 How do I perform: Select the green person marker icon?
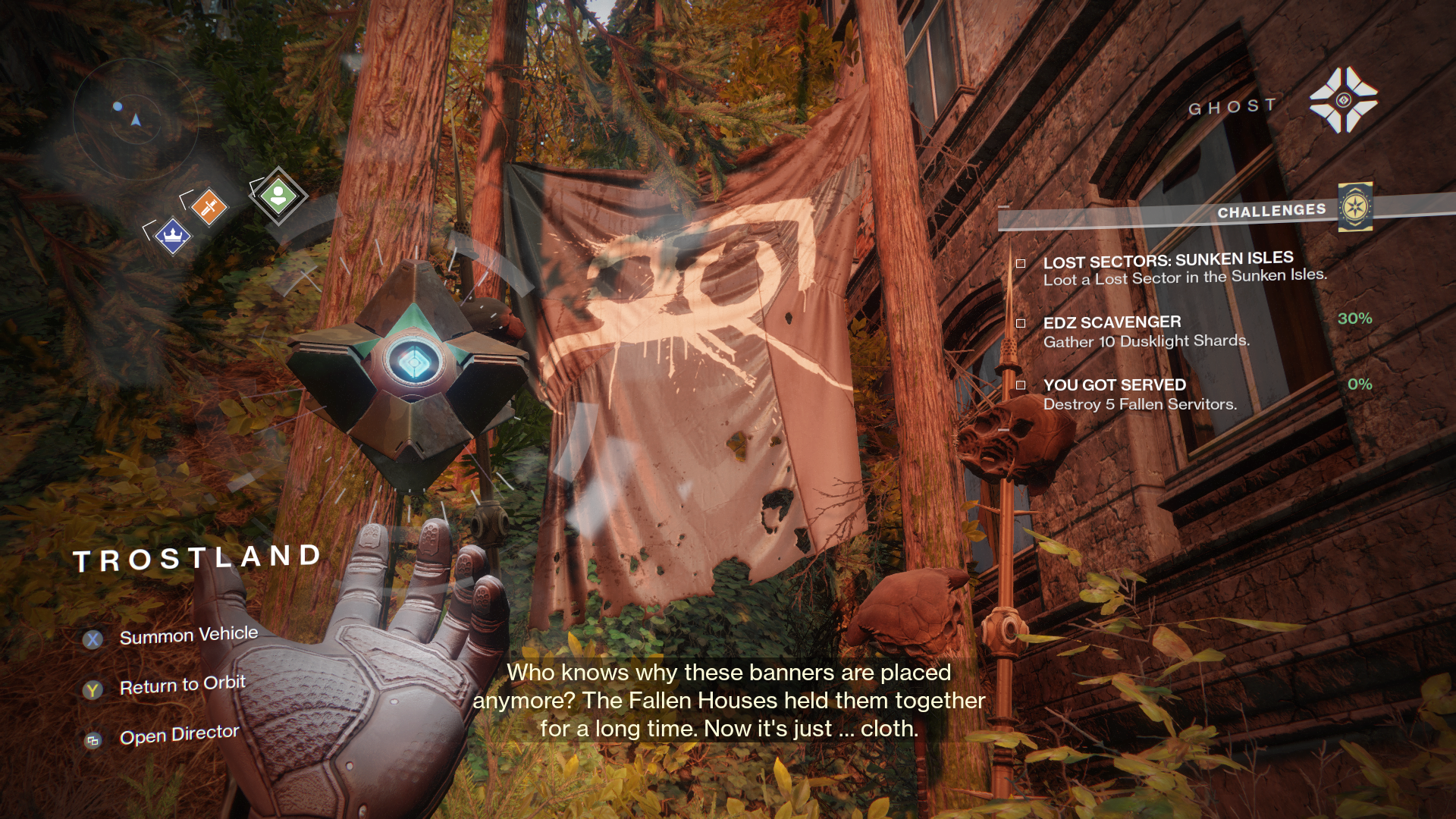[278, 196]
